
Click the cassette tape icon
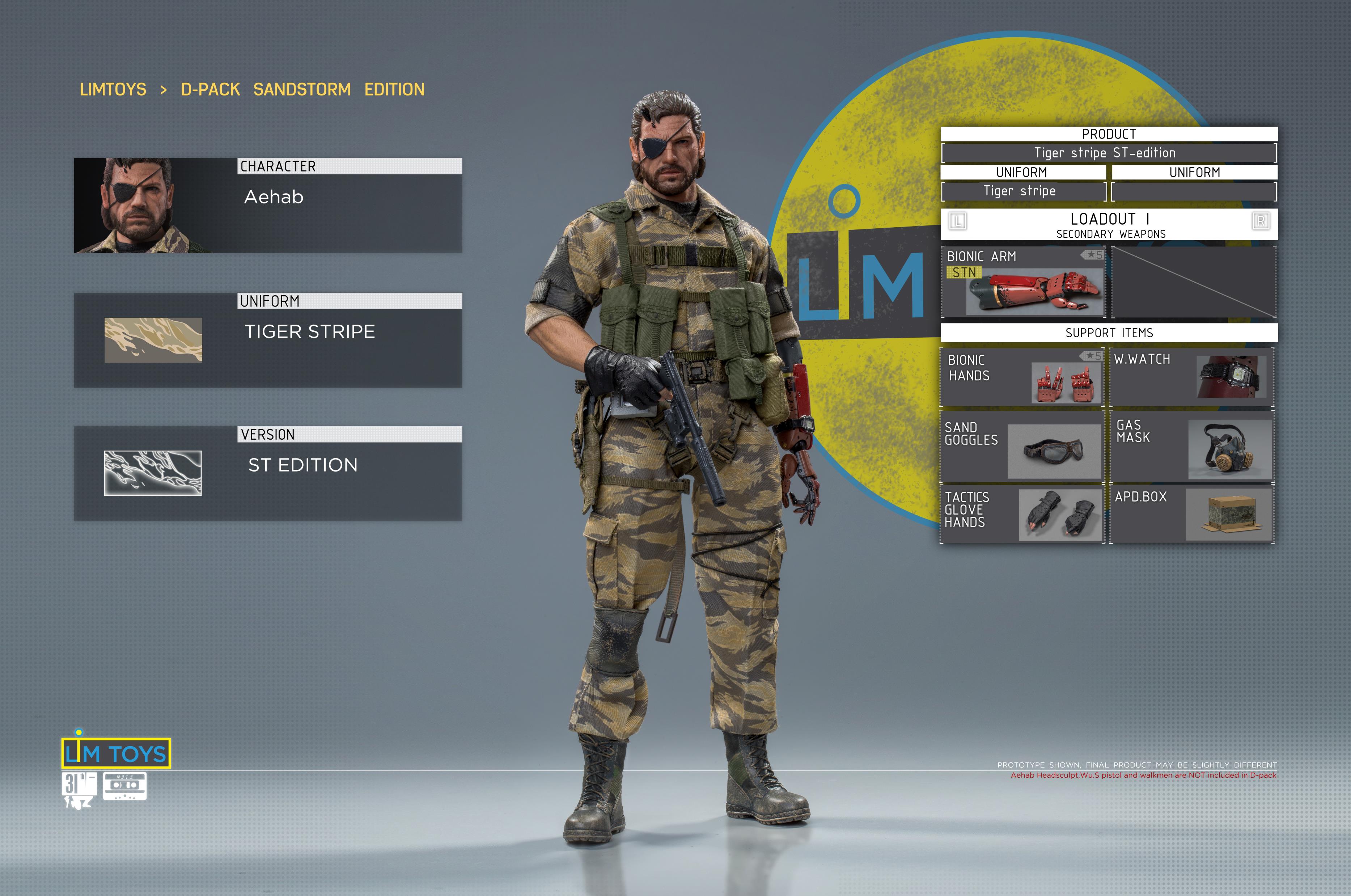(x=124, y=785)
